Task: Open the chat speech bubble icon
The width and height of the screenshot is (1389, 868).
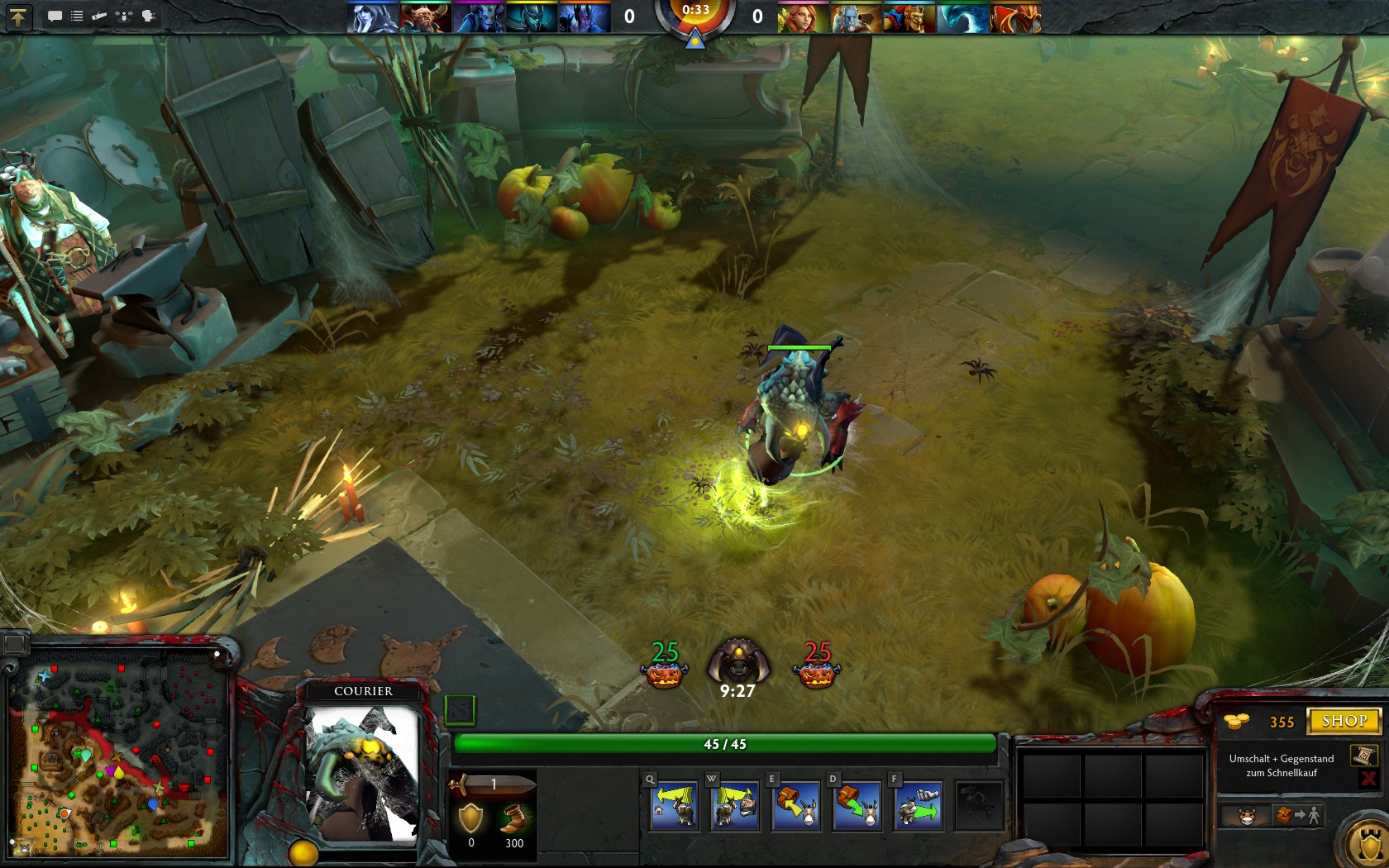Action: [55, 16]
